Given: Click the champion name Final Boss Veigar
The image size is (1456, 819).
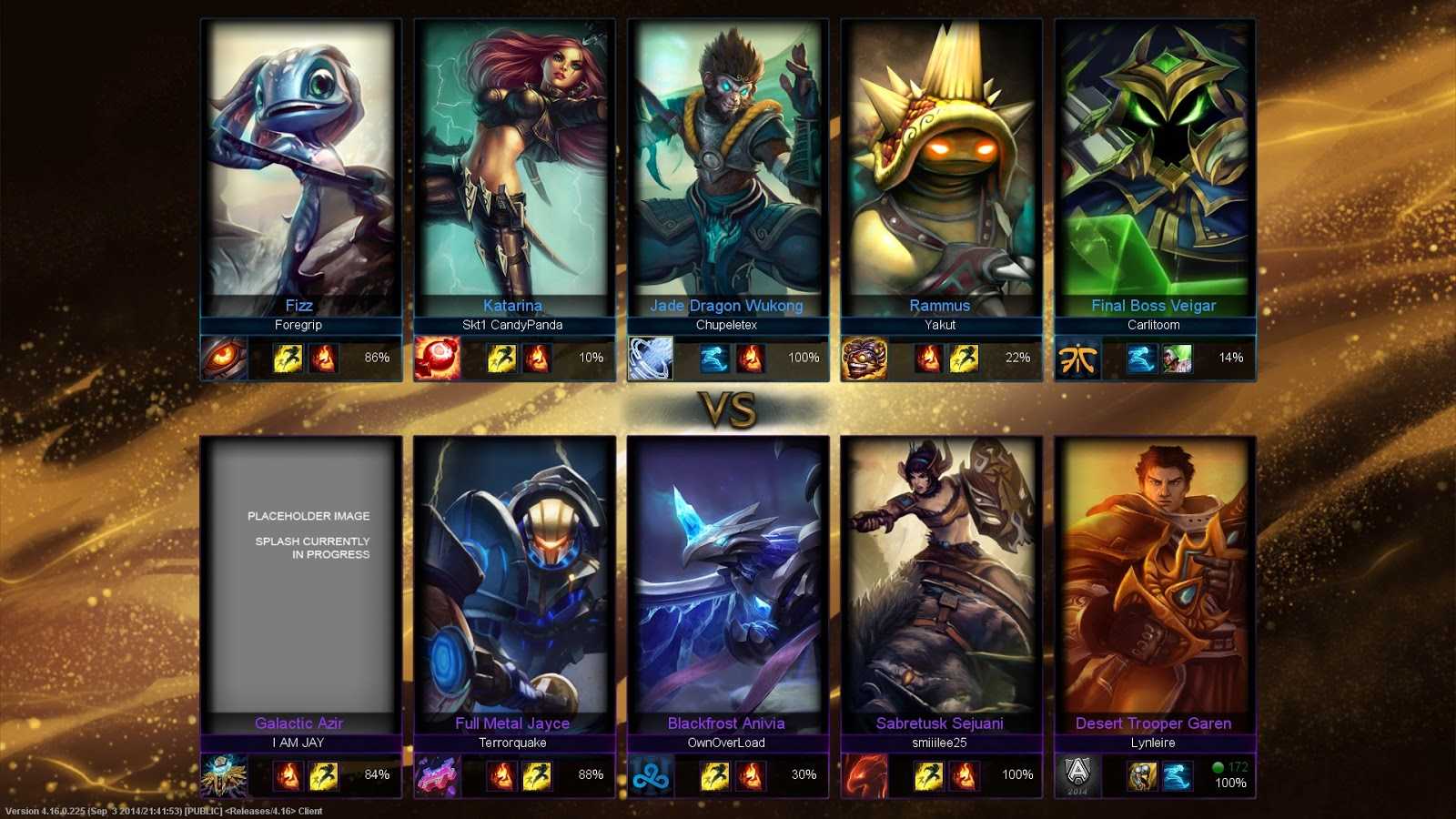Looking at the screenshot, I should click(x=1152, y=306).
